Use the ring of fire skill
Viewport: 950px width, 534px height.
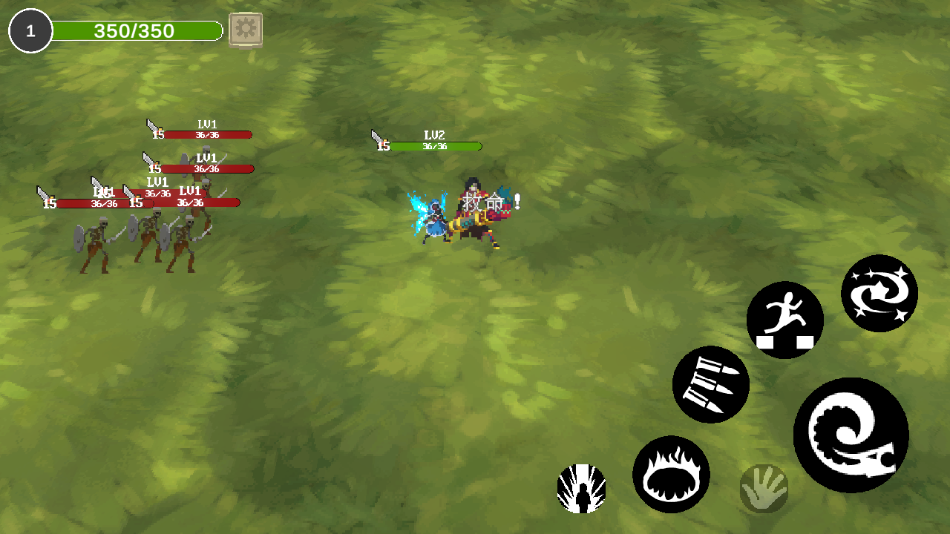click(671, 474)
